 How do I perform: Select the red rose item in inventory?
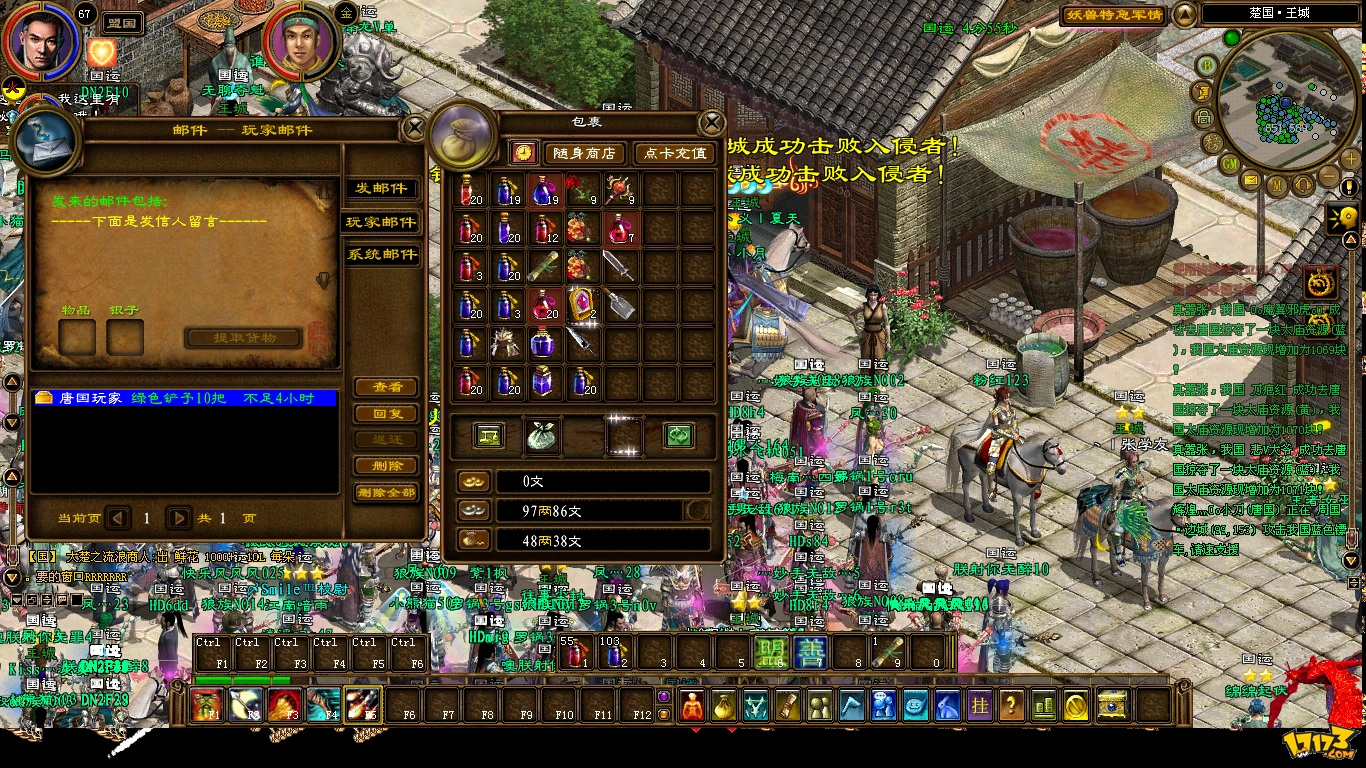(581, 190)
